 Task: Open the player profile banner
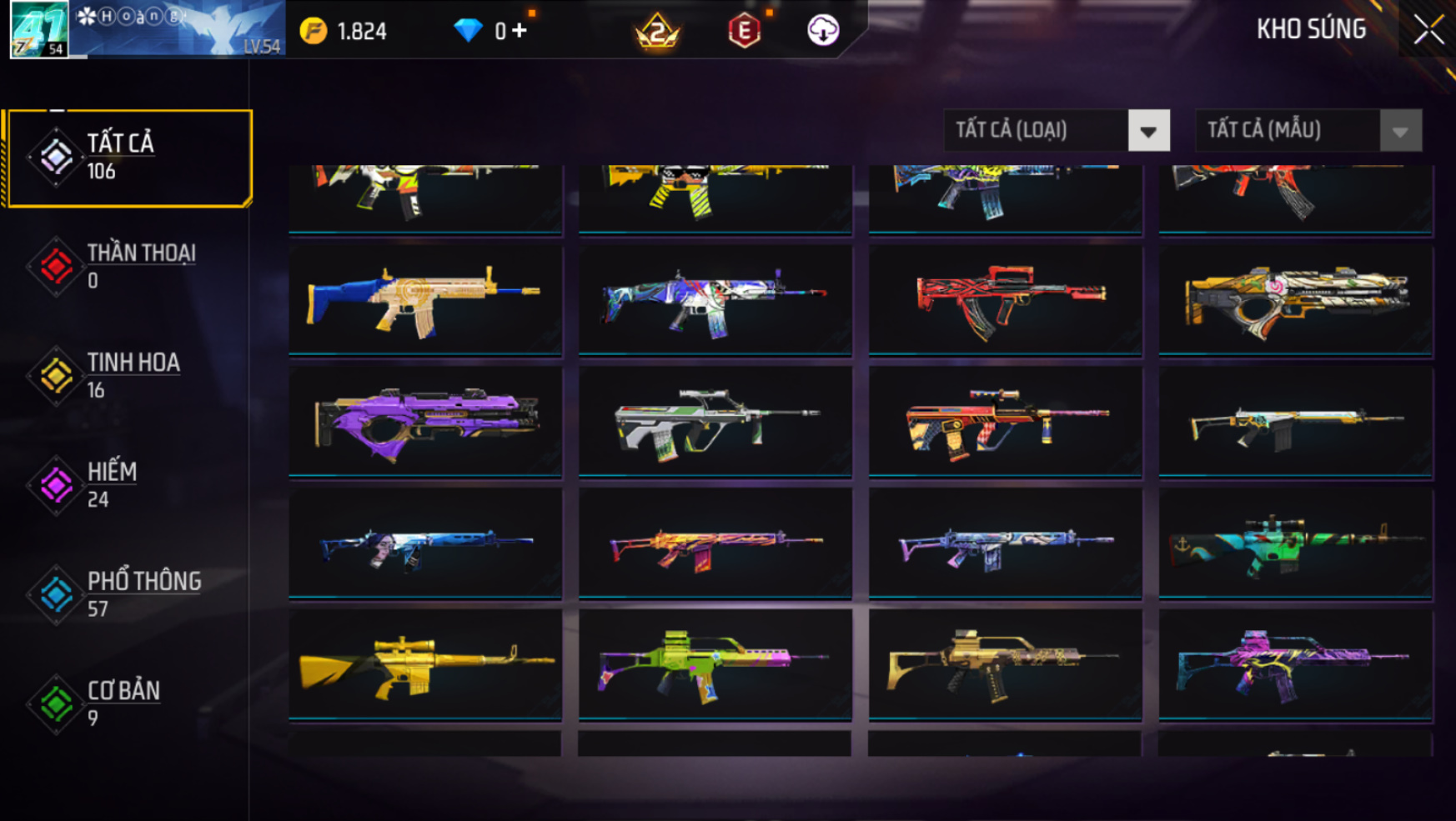147,30
